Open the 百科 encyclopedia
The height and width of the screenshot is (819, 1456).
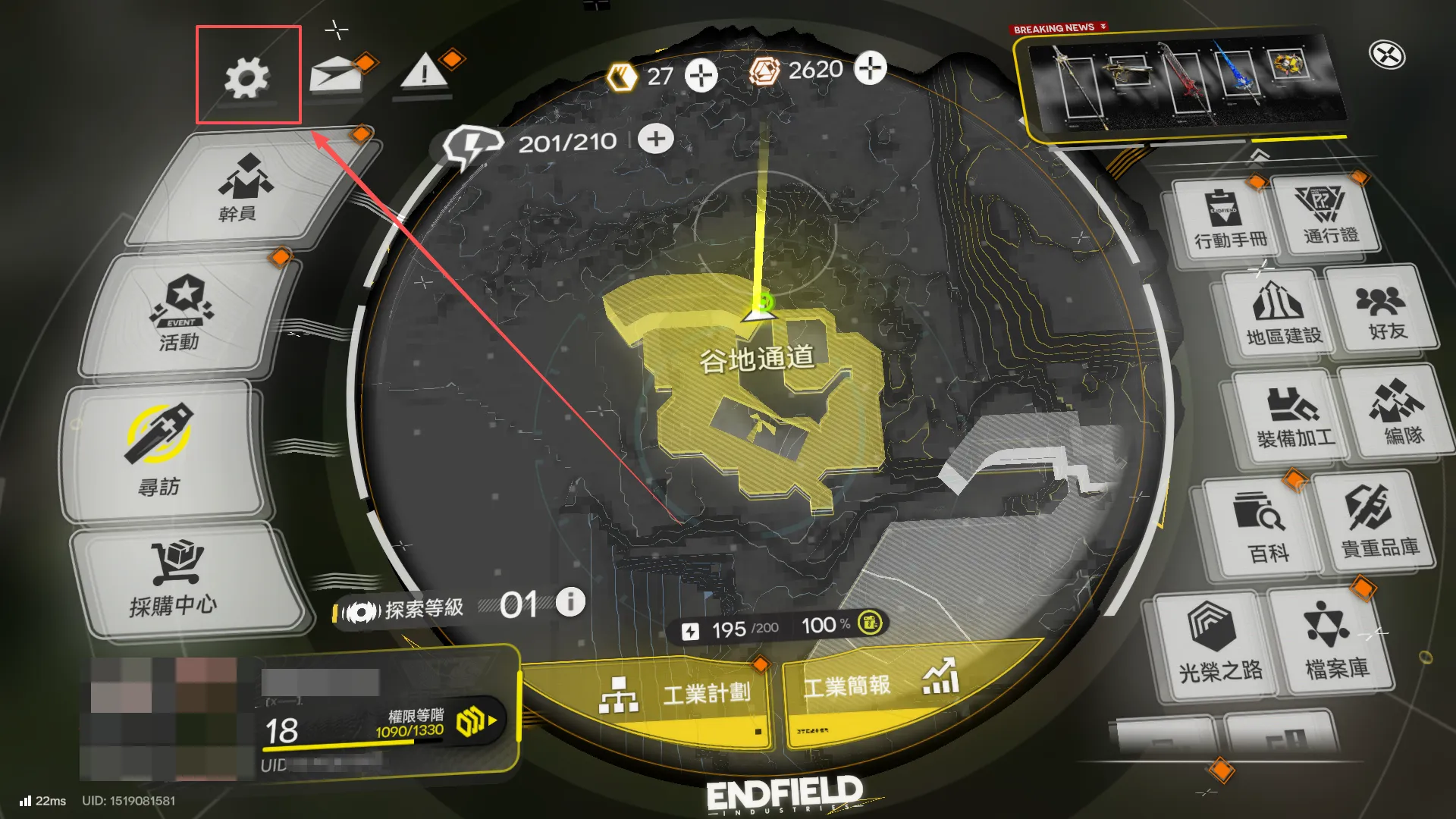pyautogui.click(x=1265, y=527)
